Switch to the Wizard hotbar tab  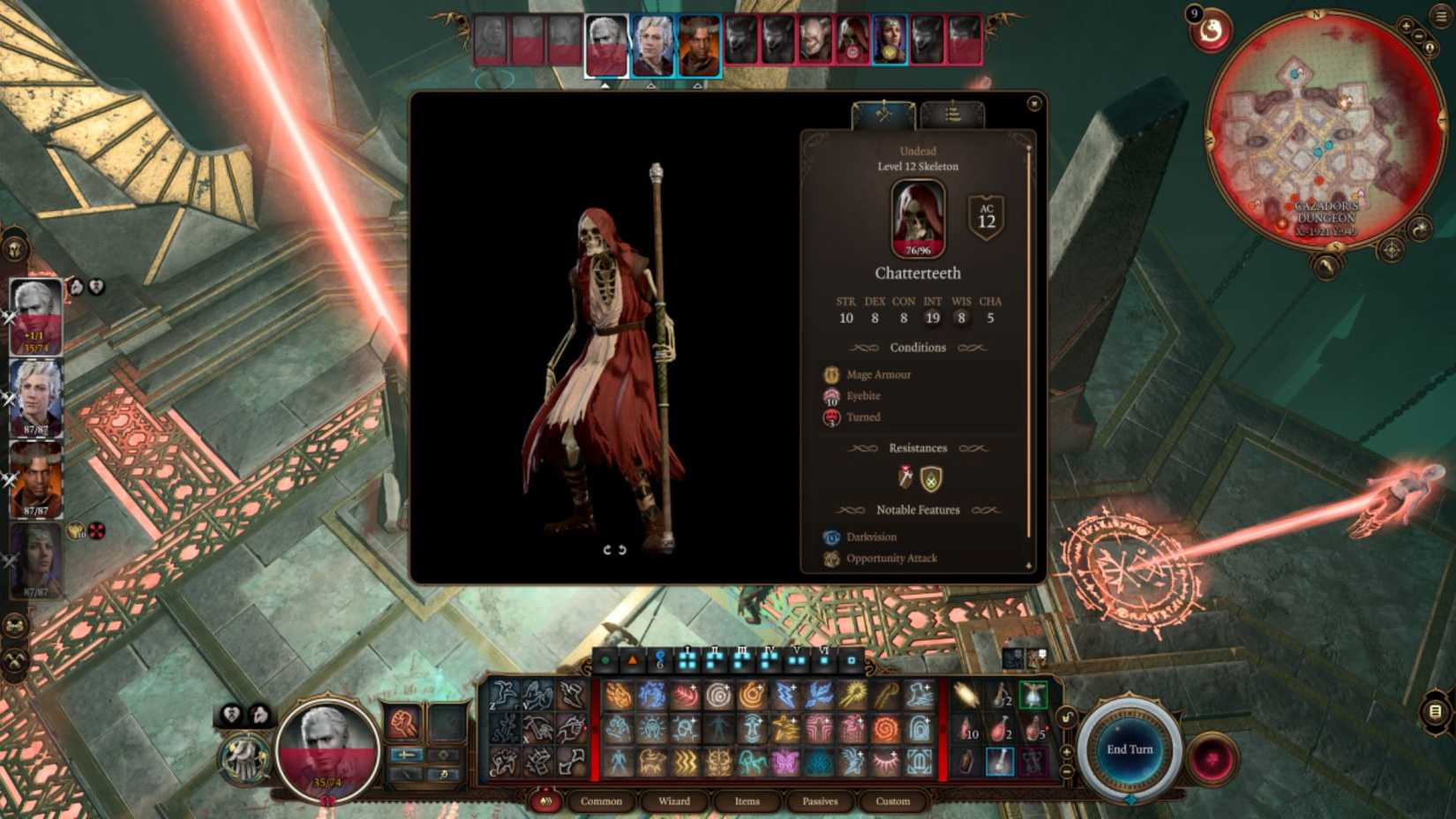point(673,801)
